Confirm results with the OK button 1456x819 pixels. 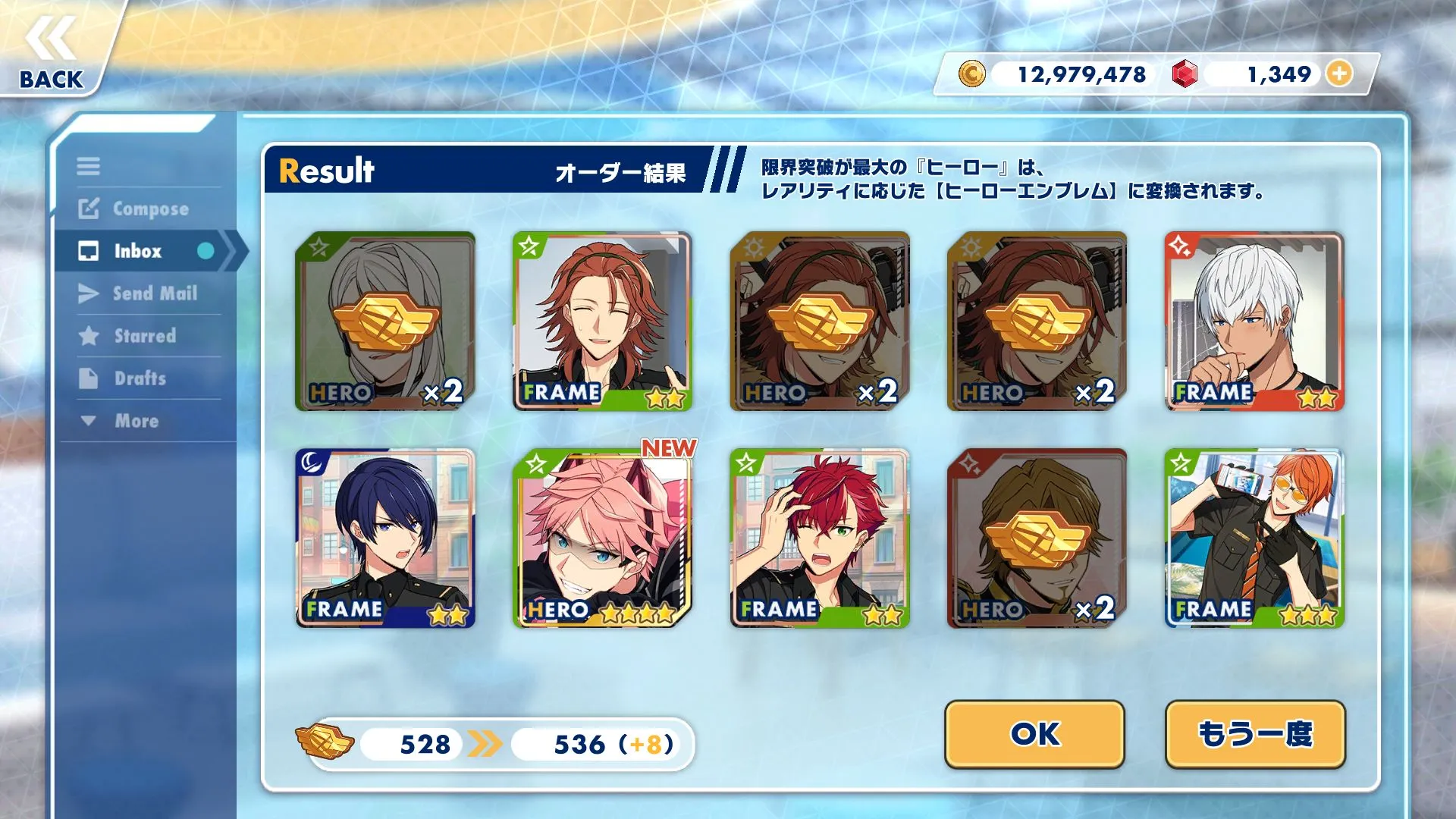point(1034,733)
